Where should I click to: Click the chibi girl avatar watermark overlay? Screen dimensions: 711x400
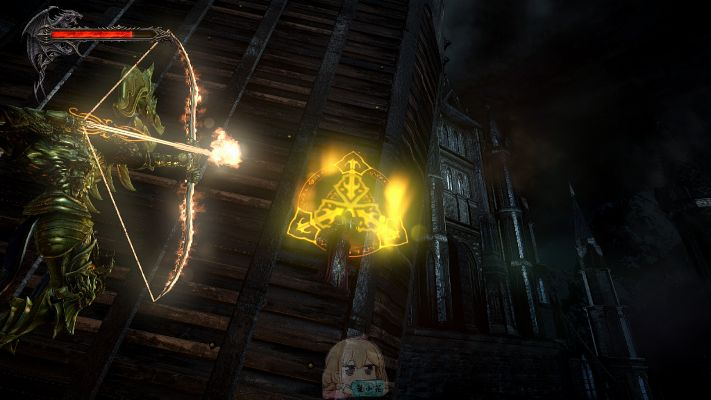point(356,367)
